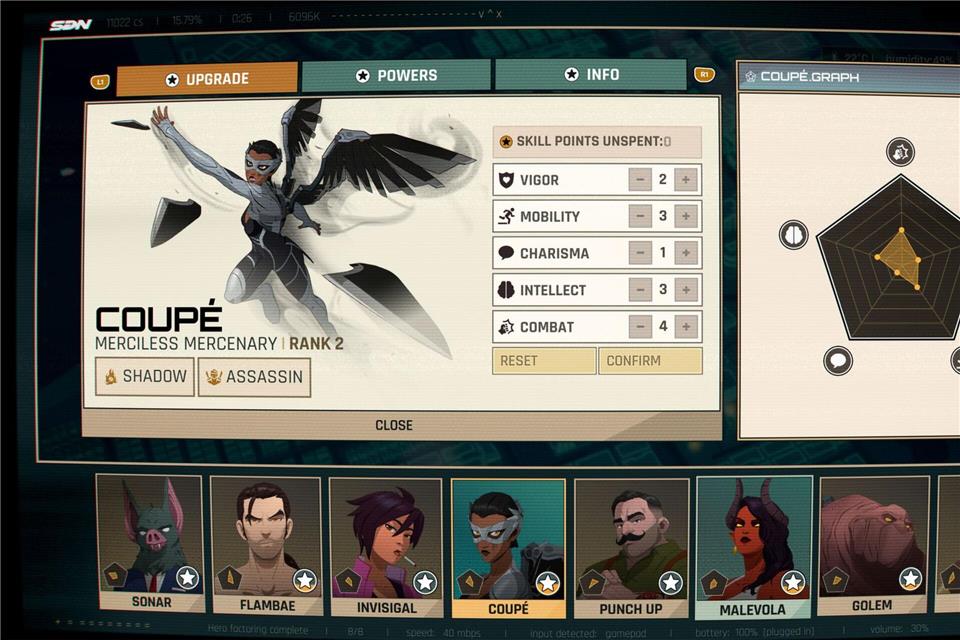Open the Info tab
Screen dimensions: 960x640
[x=591, y=75]
